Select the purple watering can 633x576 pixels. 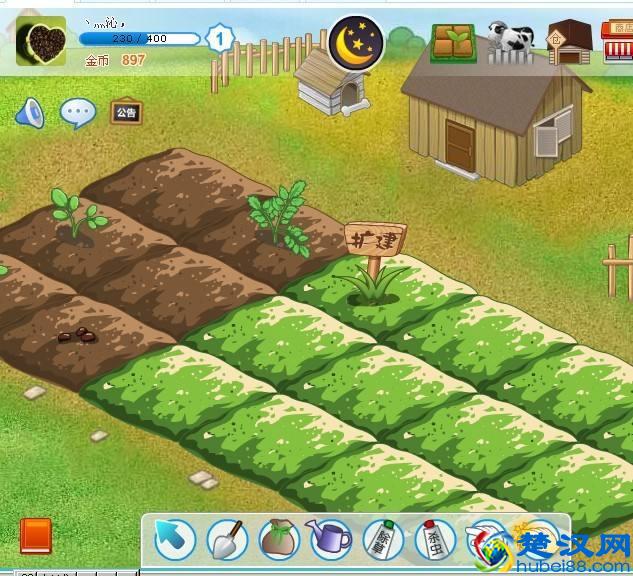click(331, 540)
